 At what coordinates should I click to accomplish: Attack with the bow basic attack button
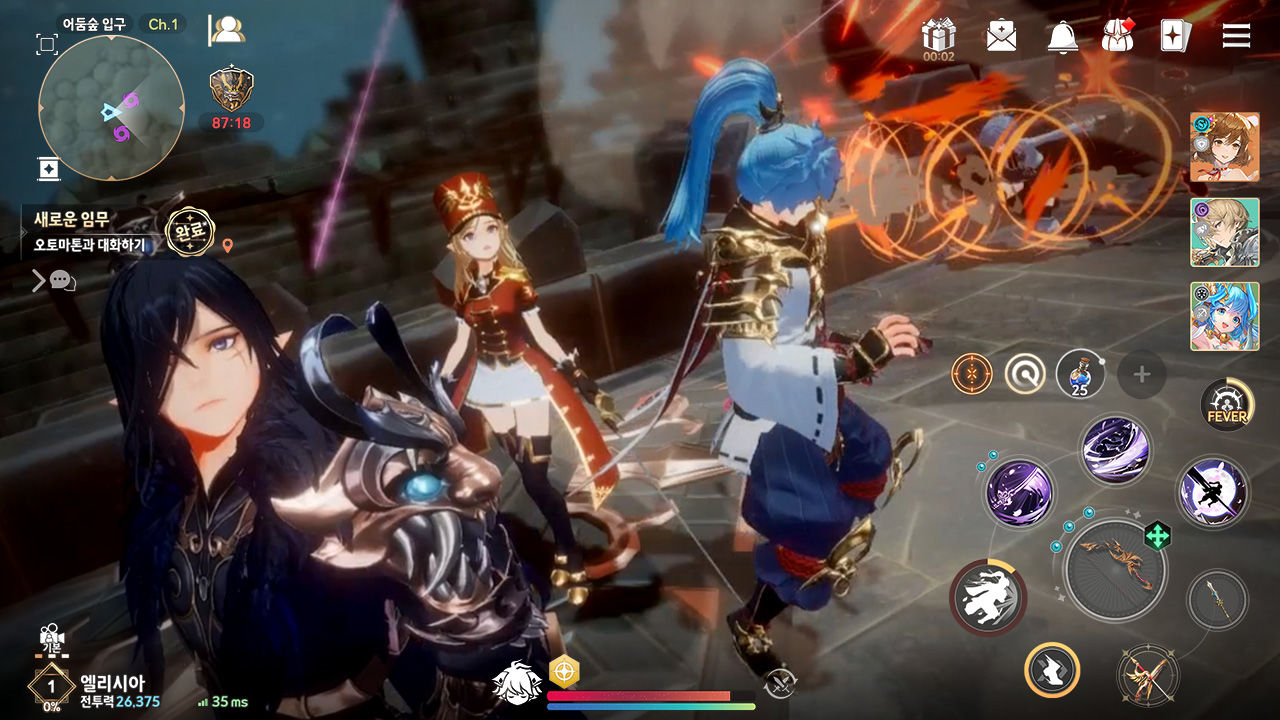pos(1113,569)
